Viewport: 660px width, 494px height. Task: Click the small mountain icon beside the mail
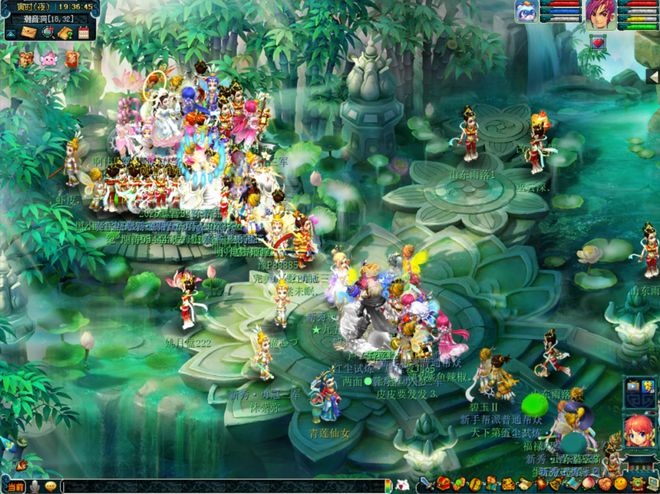10,33
